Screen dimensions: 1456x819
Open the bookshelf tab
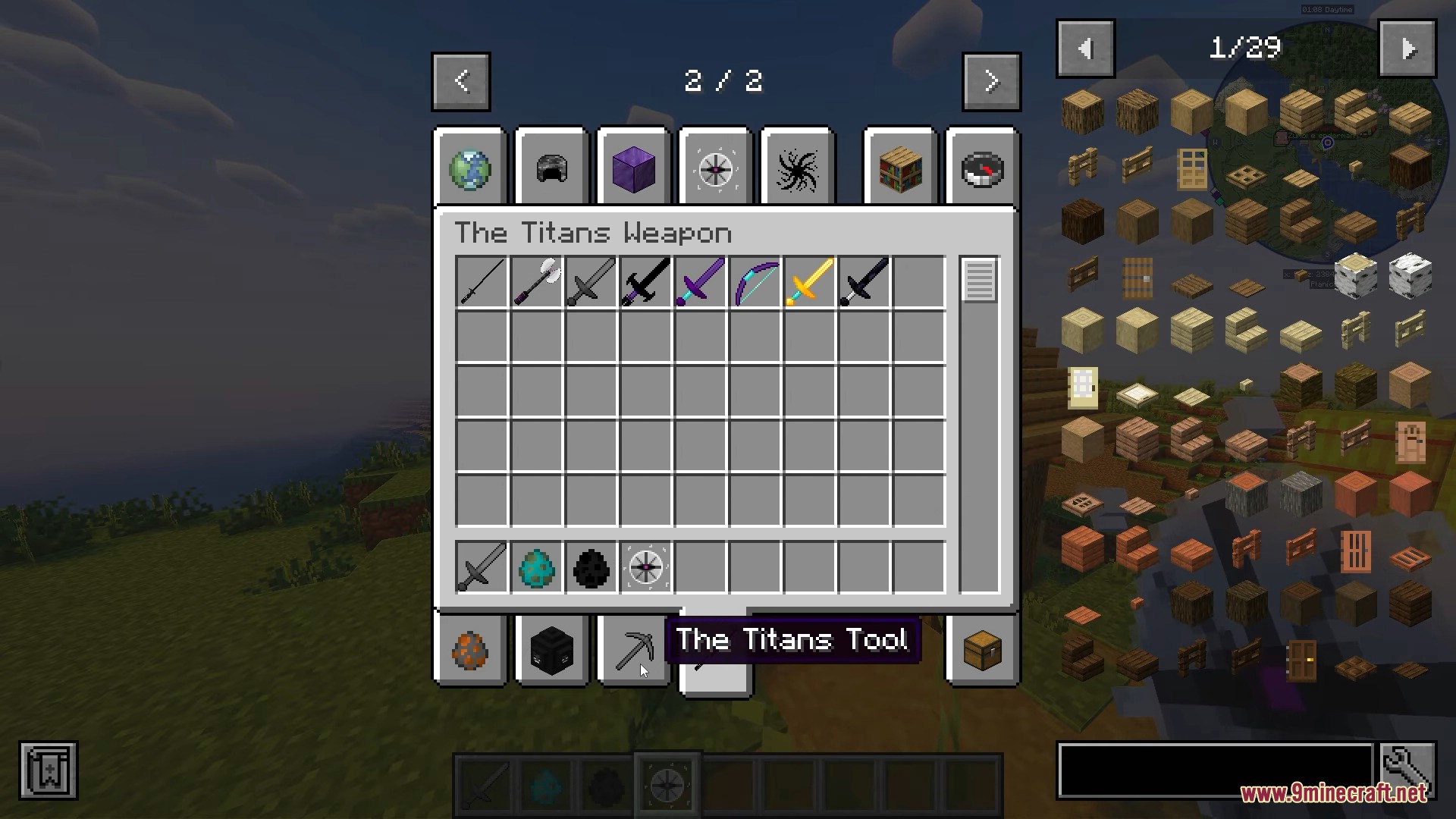click(x=900, y=168)
